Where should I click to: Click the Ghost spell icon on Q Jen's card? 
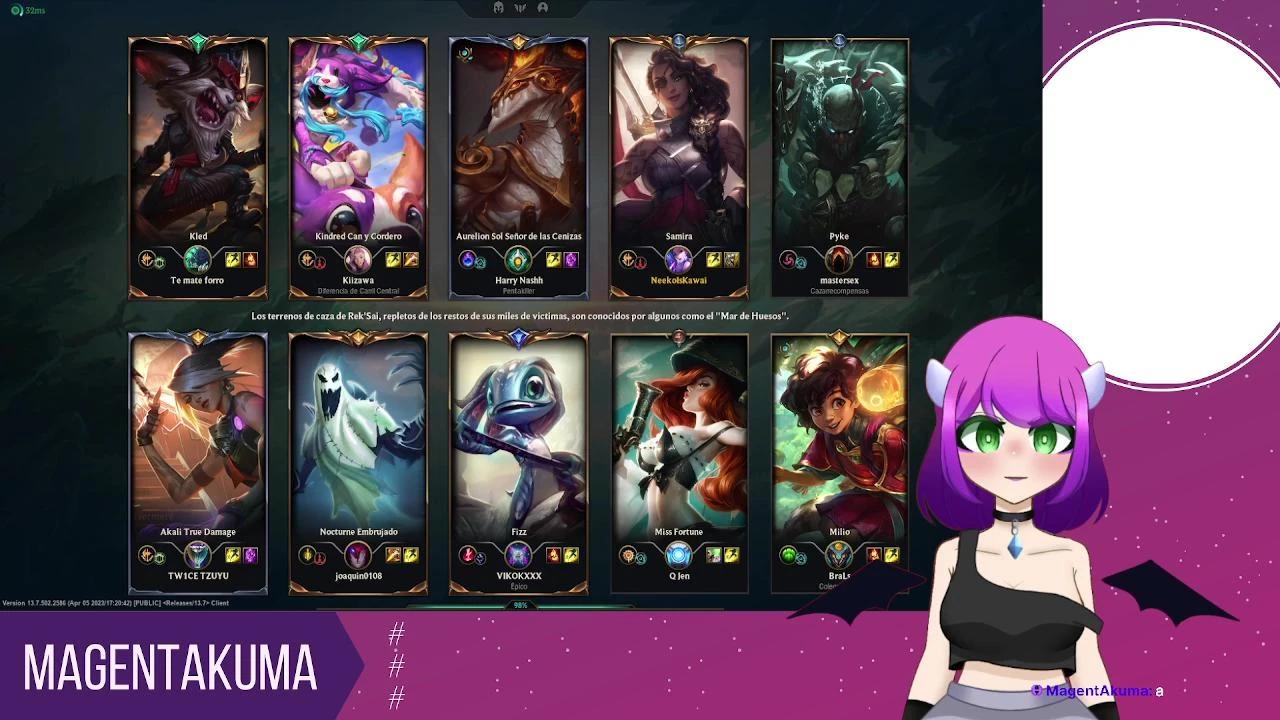(714, 556)
